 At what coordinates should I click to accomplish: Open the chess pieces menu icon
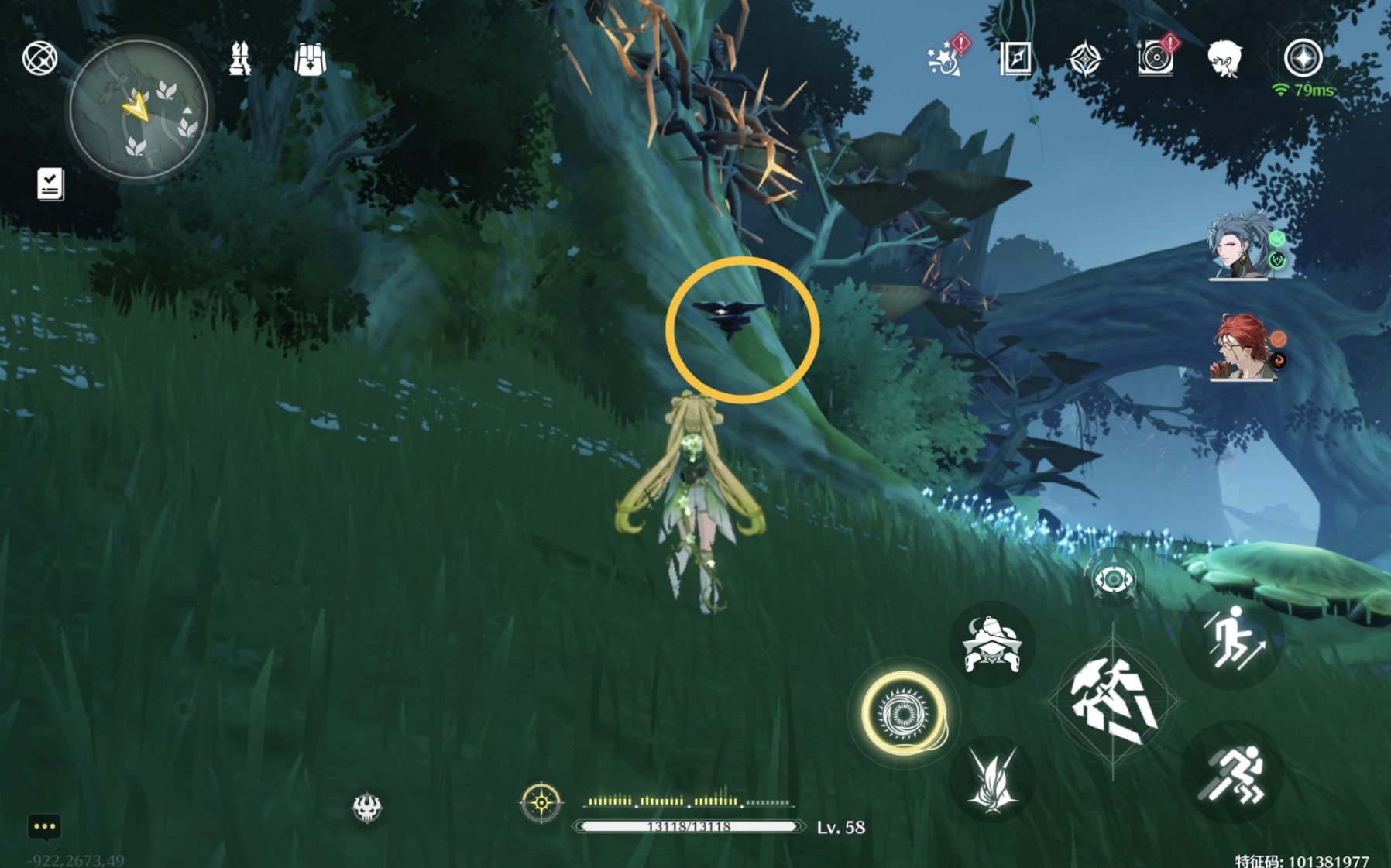(240, 59)
